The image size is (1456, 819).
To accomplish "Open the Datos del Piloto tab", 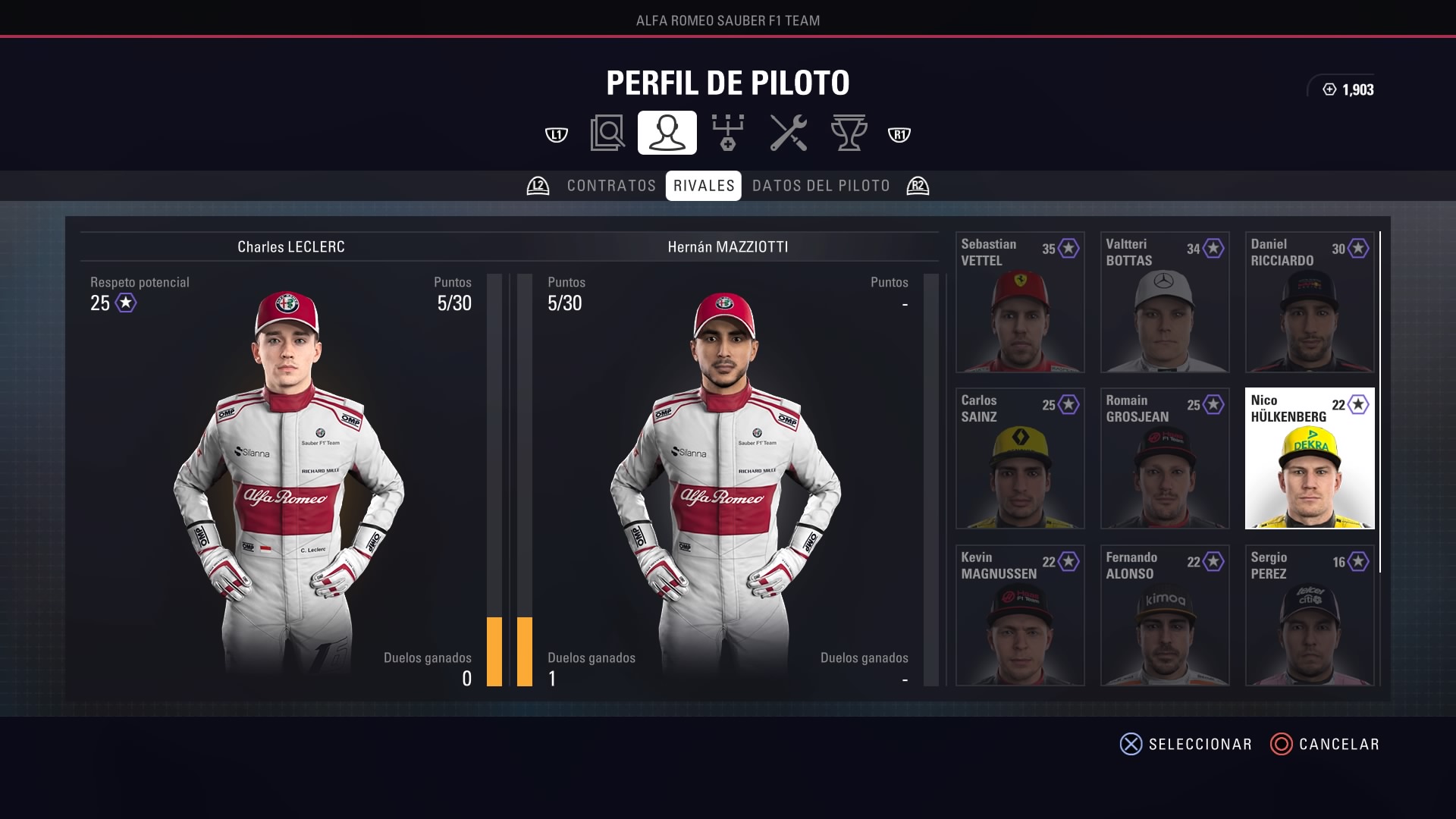I will (x=821, y=186).
